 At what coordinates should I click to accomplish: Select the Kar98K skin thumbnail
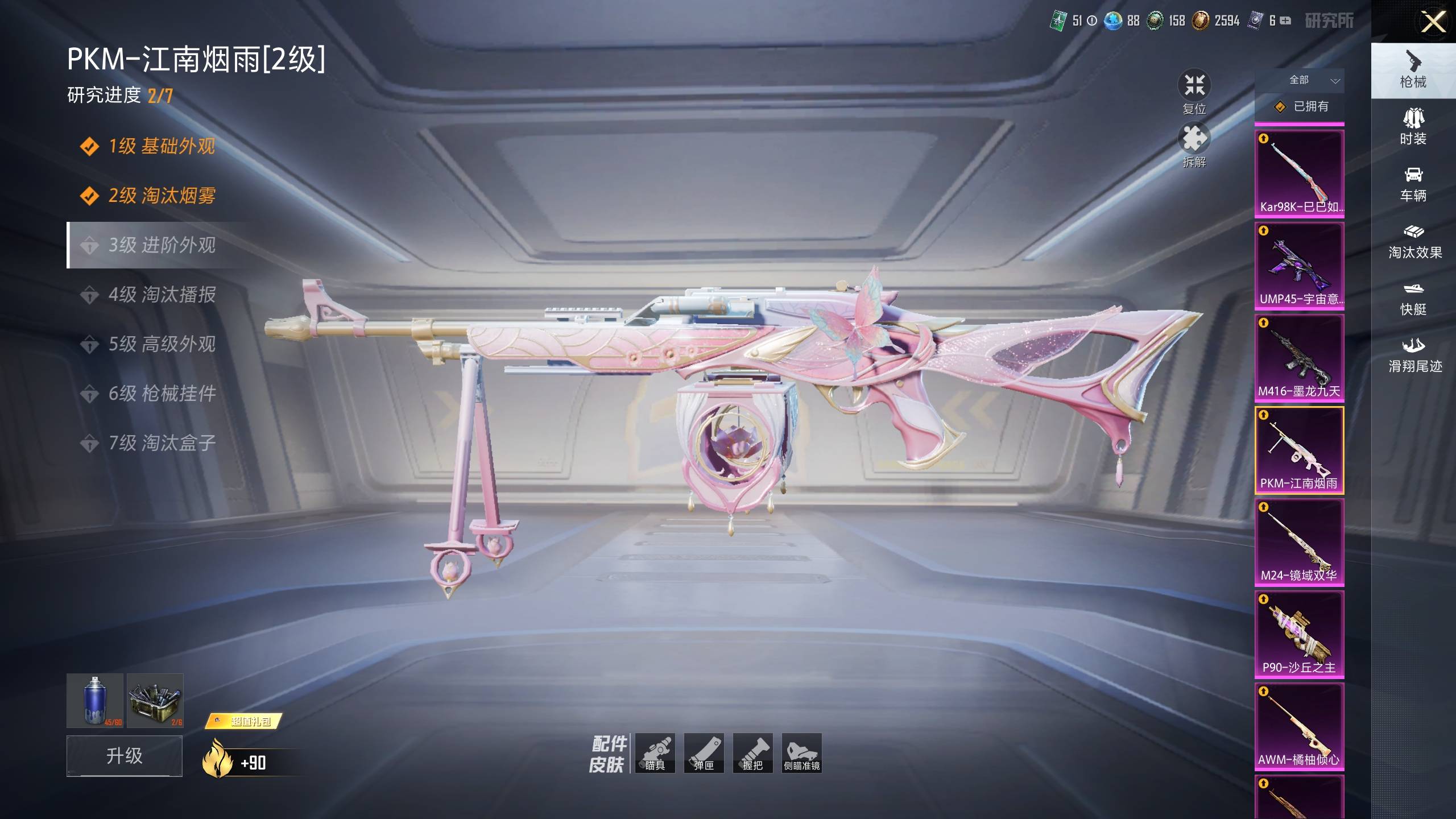pyautogui.click(x=1299, y=174)
